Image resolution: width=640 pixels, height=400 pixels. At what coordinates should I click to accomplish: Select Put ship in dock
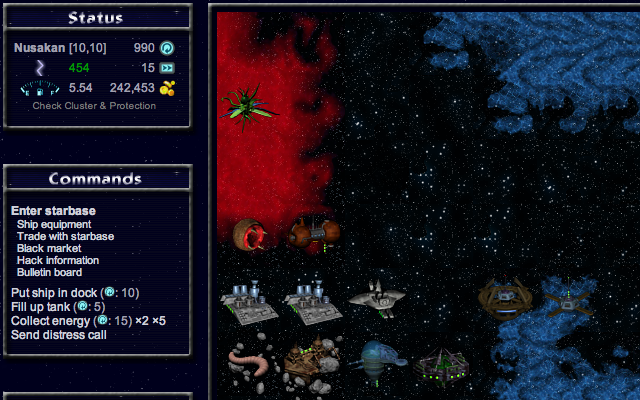coord(58,292)
